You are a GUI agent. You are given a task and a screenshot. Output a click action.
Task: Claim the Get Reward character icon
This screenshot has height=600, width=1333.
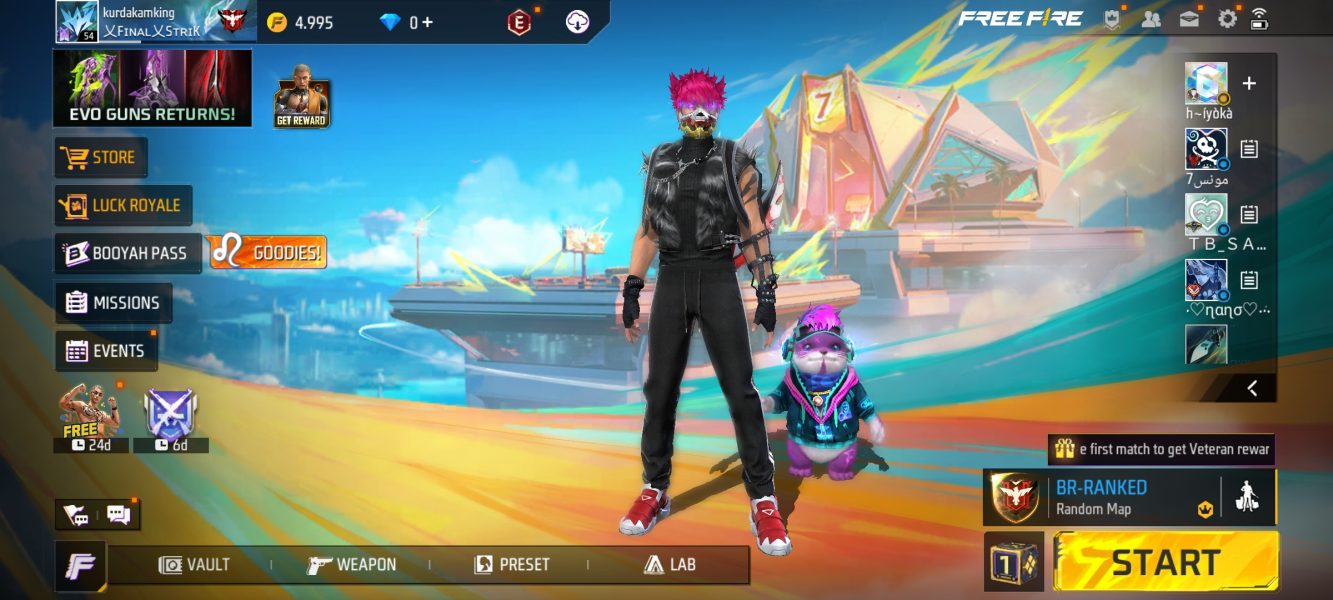[302, 97]
